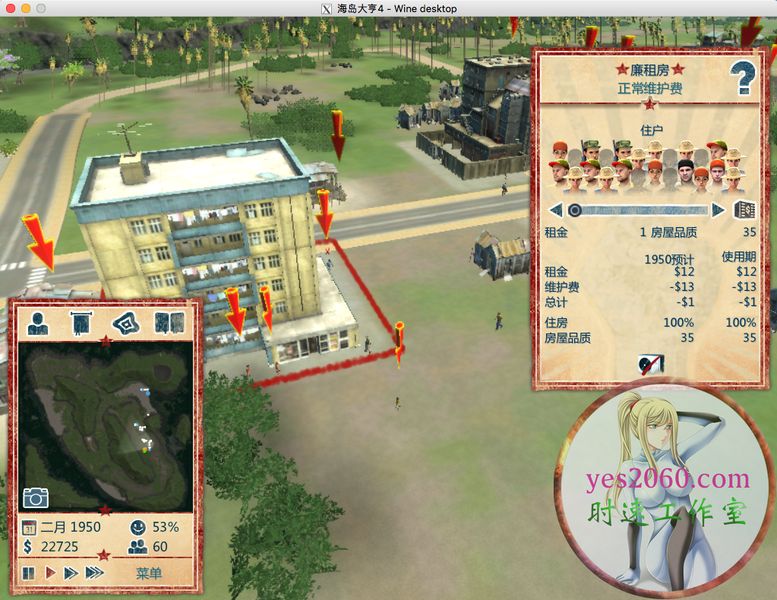Adjust the rent slider track
This screenshot has width=777, height=600.
(640, 210)
